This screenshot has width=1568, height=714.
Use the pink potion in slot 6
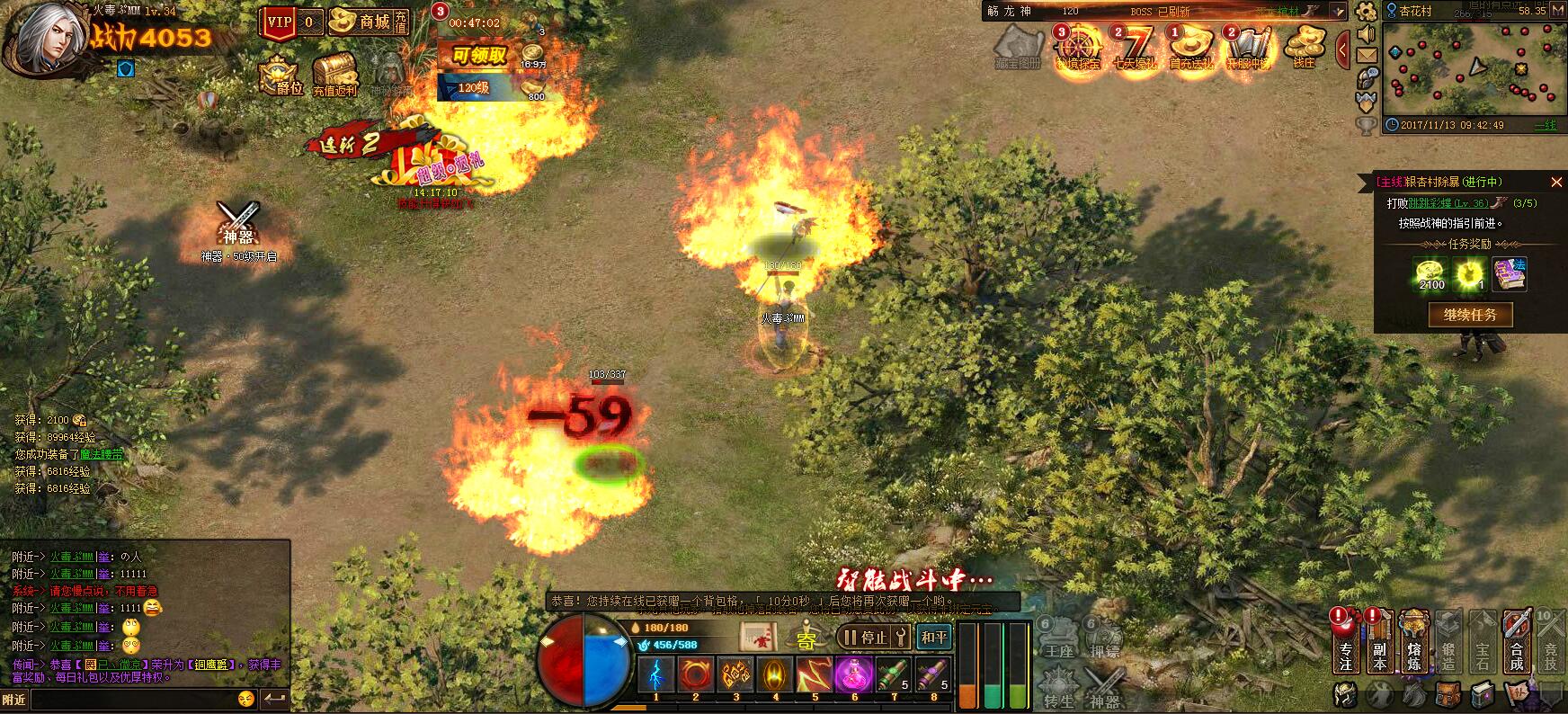(854, 675)
